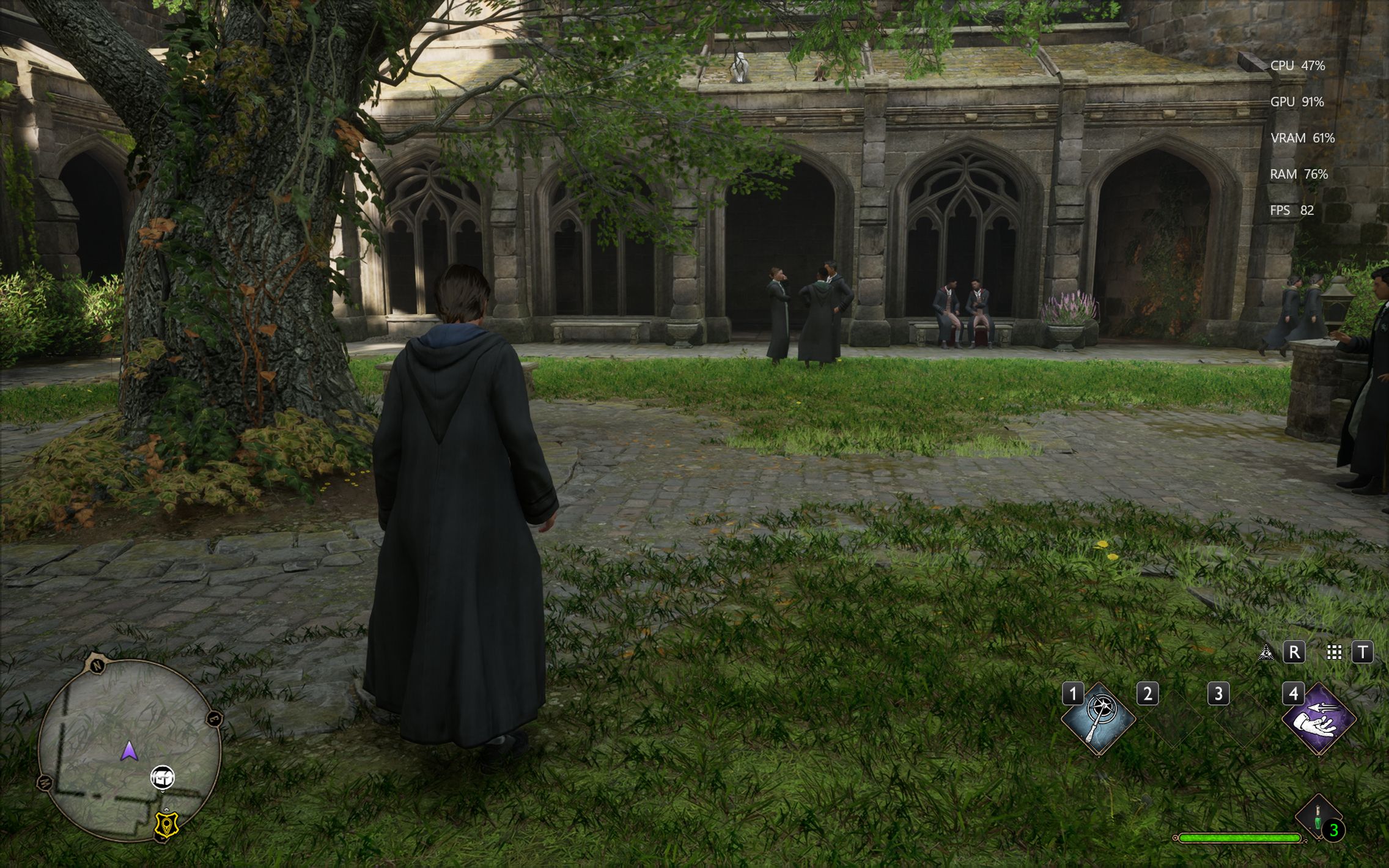The image size is (1389, 868).
Task: Open the circular minimap
Action: tap(129, 749)
